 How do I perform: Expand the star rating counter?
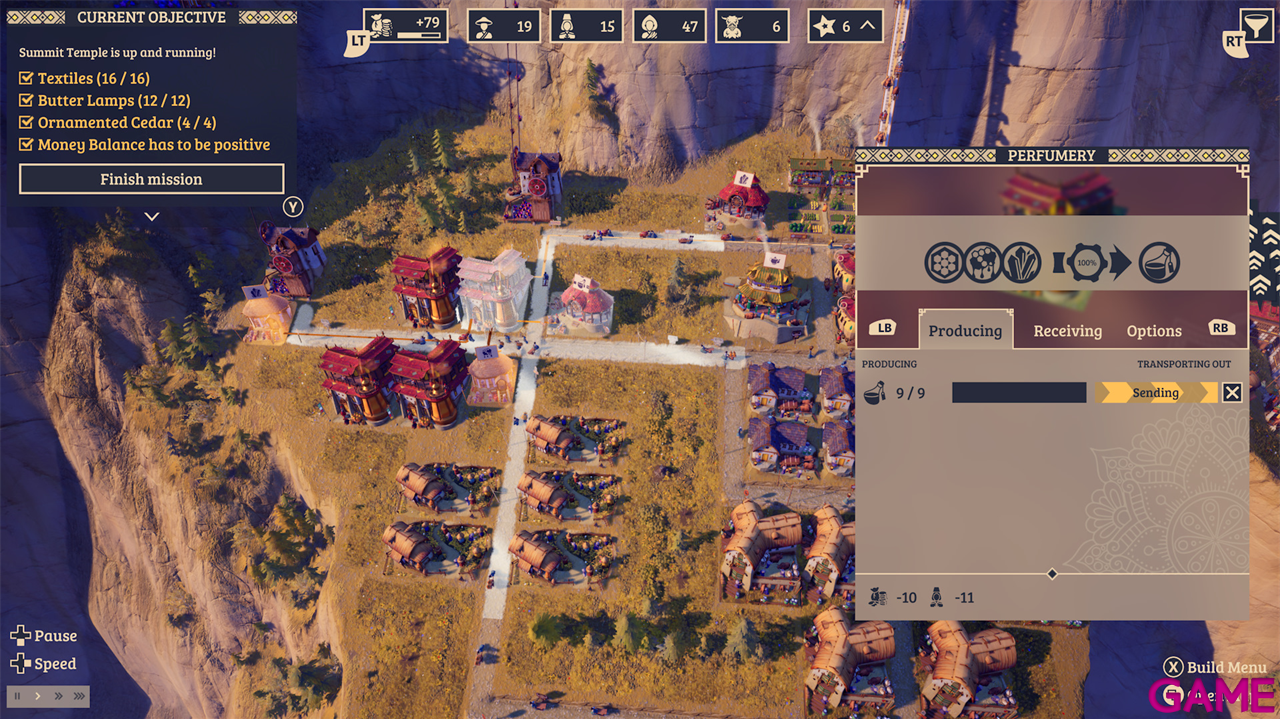(x=845, y=27)
